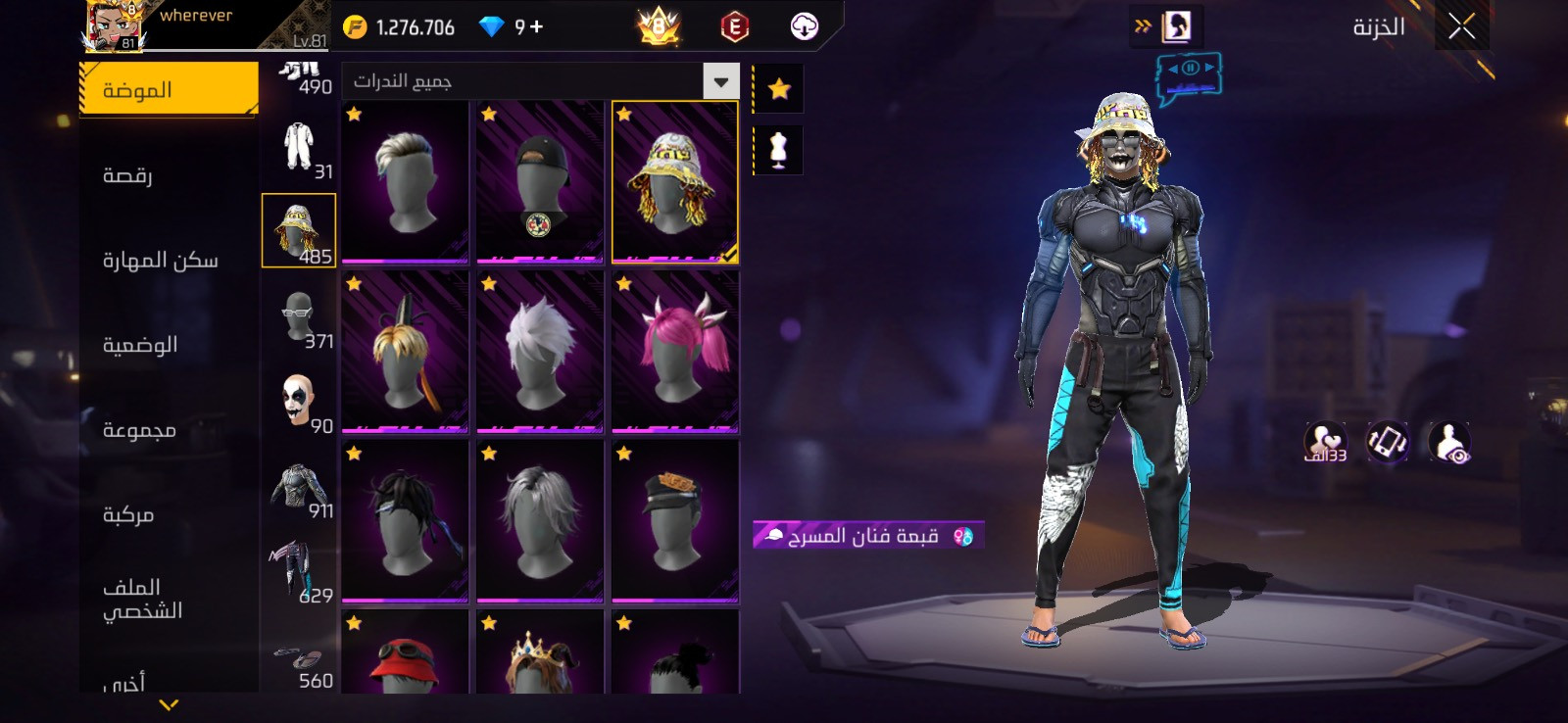
Task: Equip the white spiky hair item
Action: (539, 353)
